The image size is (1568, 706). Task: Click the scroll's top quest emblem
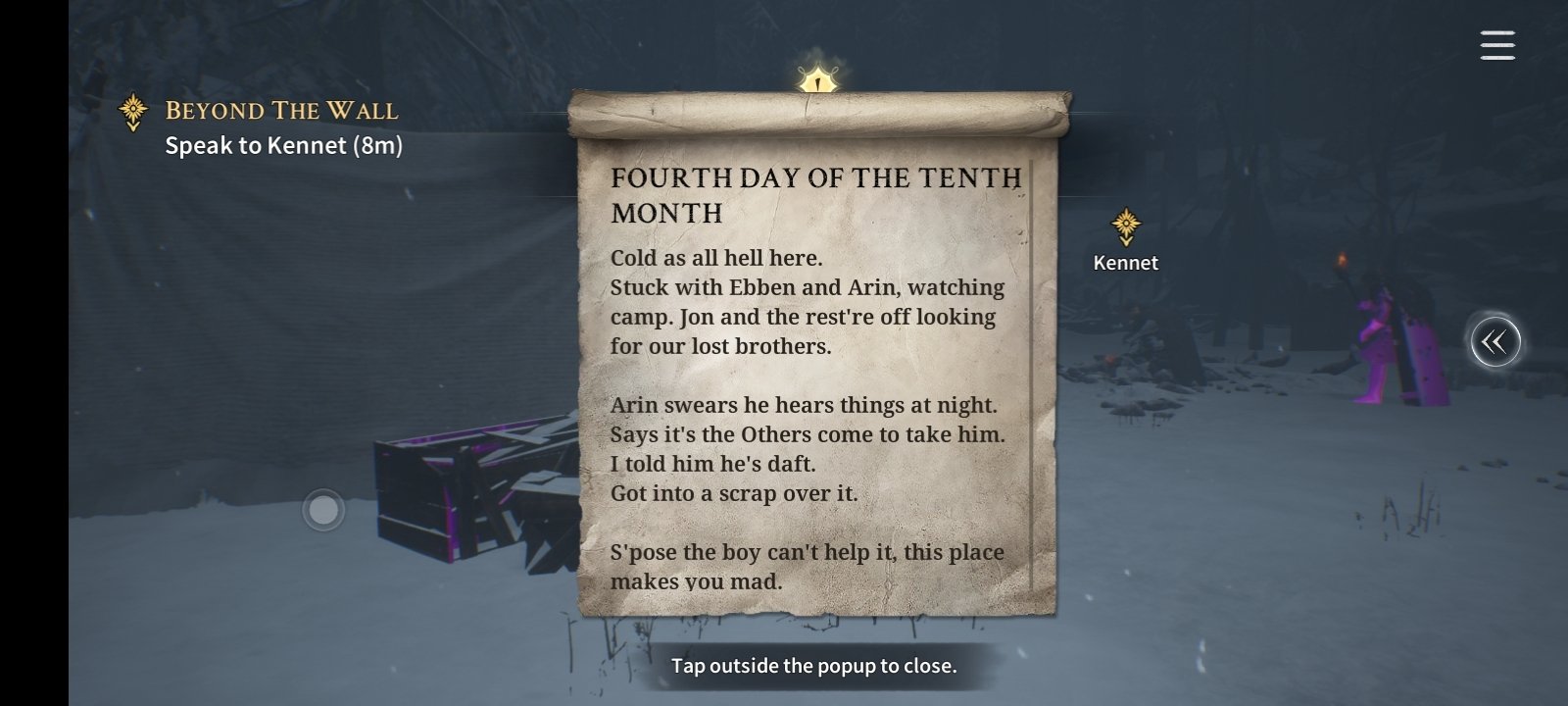816,78
